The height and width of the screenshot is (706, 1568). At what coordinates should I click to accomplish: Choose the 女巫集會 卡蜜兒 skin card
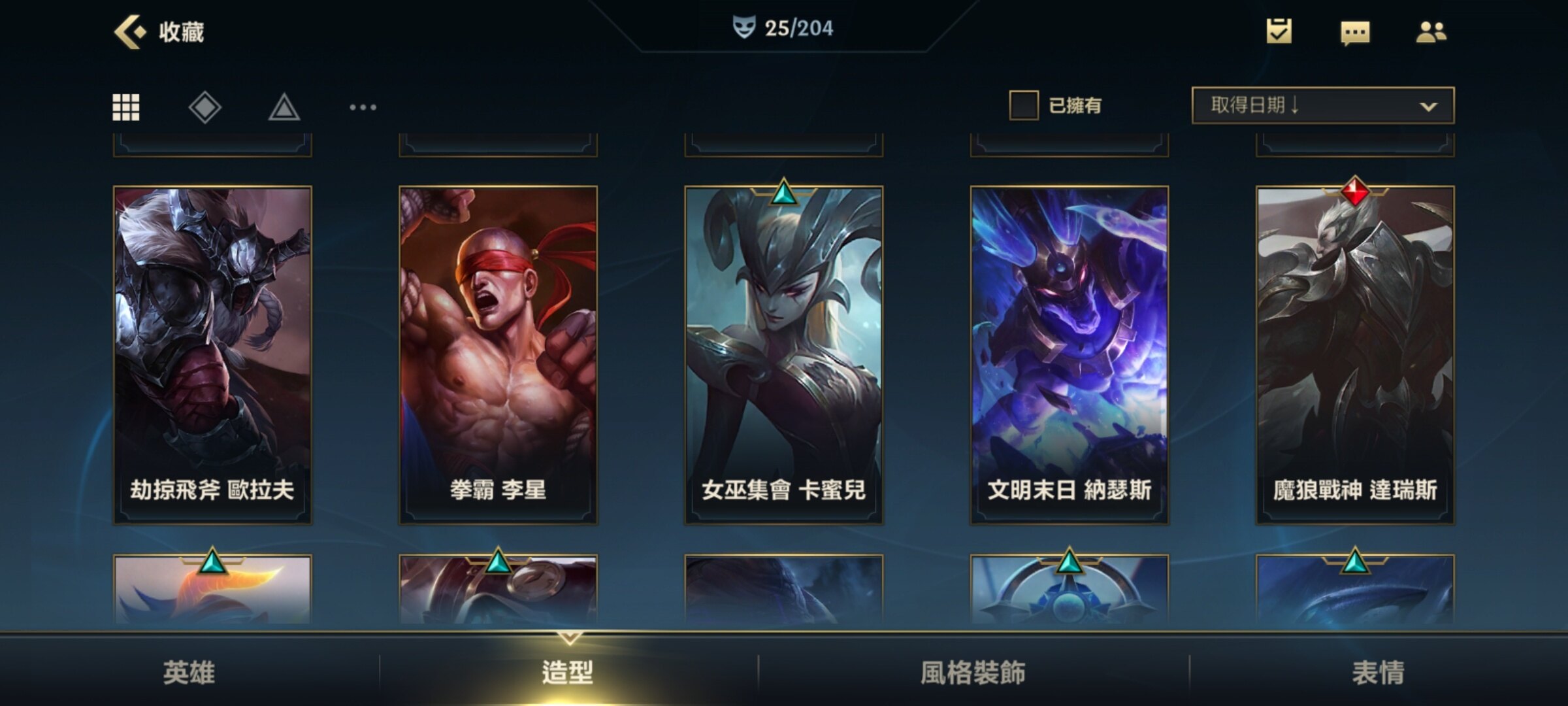point(783,354)
